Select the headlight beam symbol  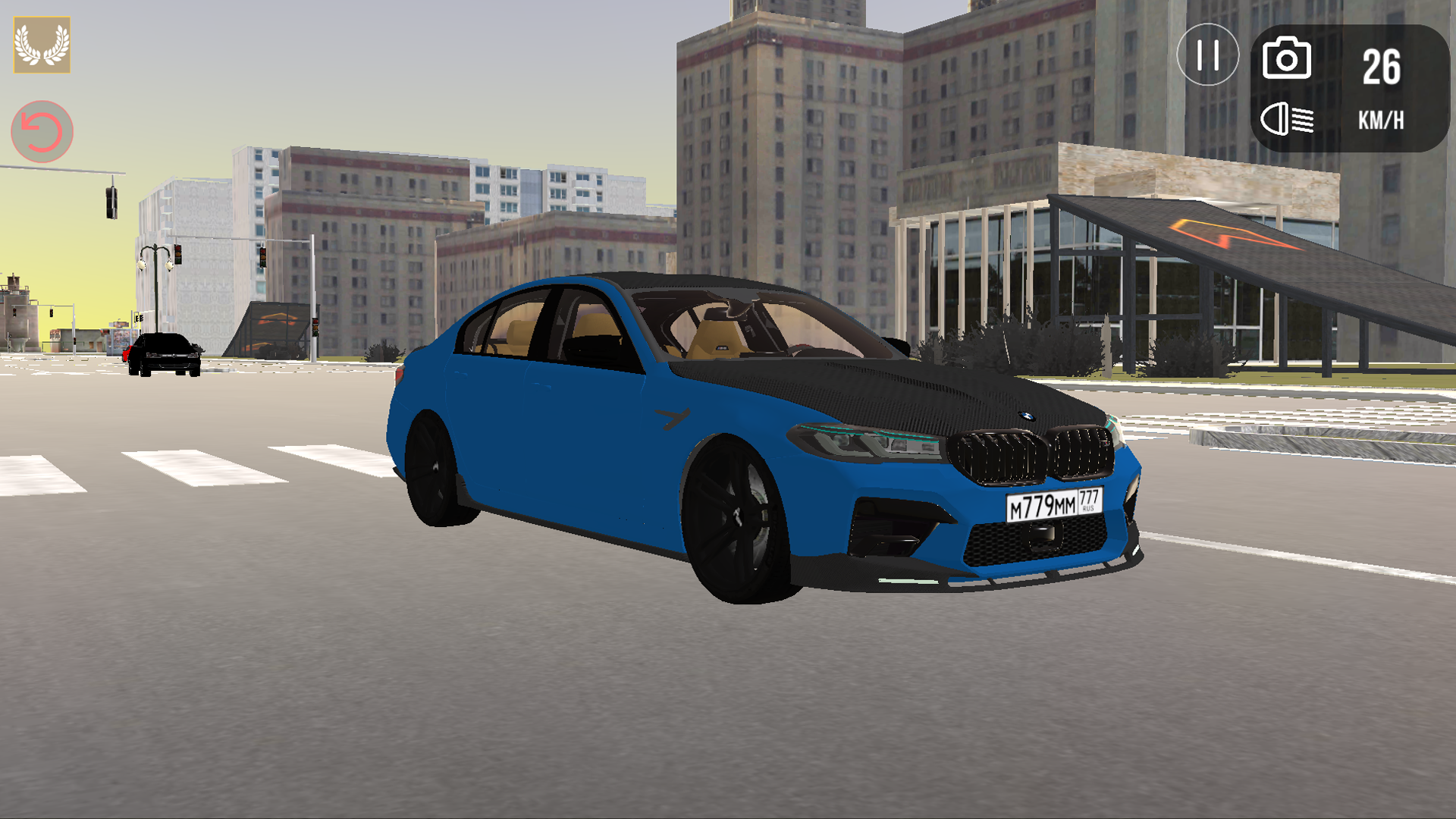tap(1290, 118)
